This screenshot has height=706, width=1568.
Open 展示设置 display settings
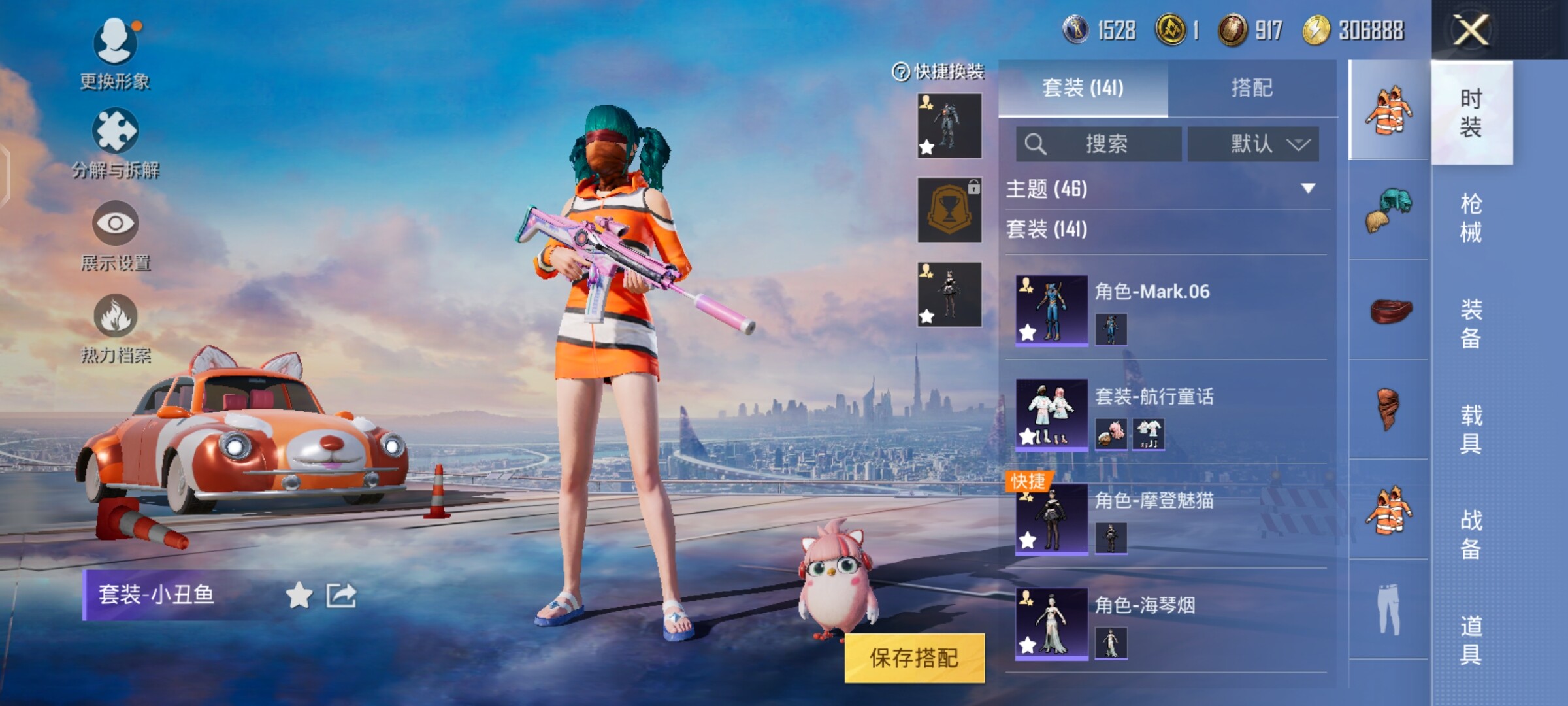point(115,235)
